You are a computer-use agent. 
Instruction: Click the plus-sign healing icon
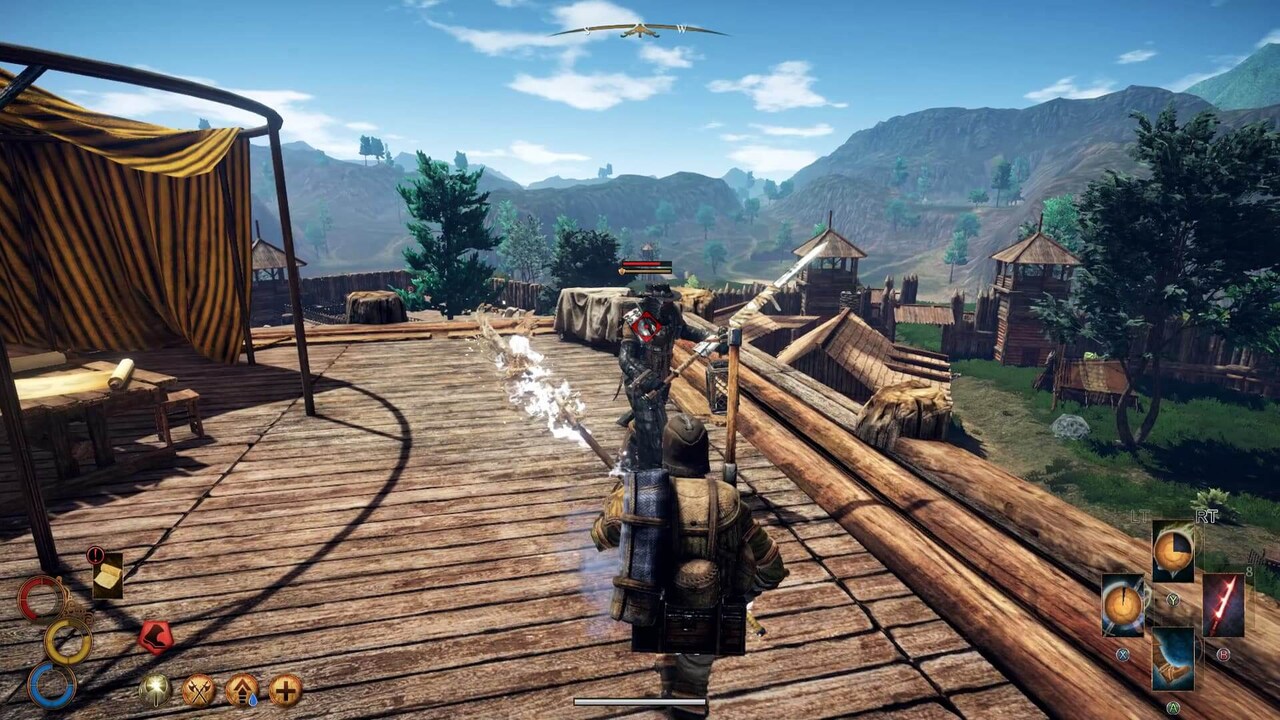pos(285,689)
